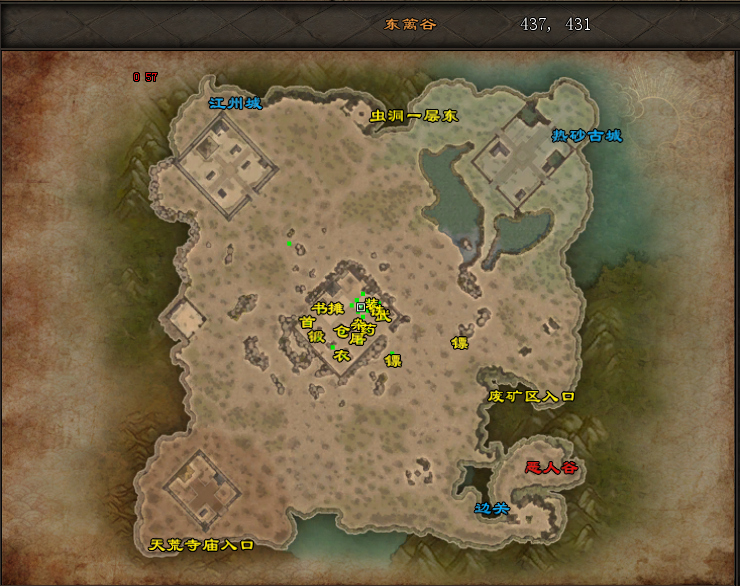Click the red 恶人谷 map label
The width and height of the screenshot is (740, 586).
551,467
